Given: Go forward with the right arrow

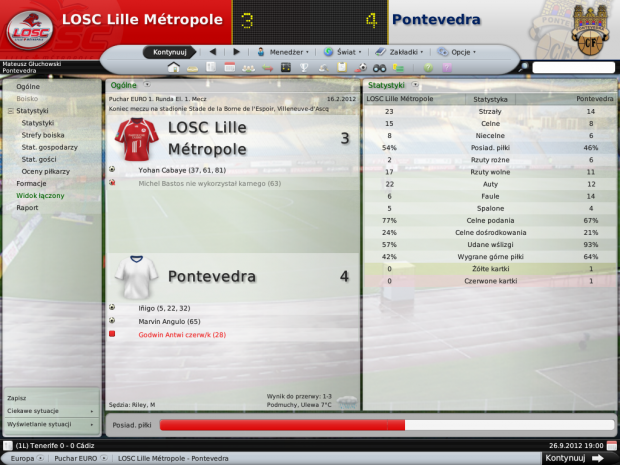Looking at the screenshot, I should pyautogui.click(x=236, y=51).
